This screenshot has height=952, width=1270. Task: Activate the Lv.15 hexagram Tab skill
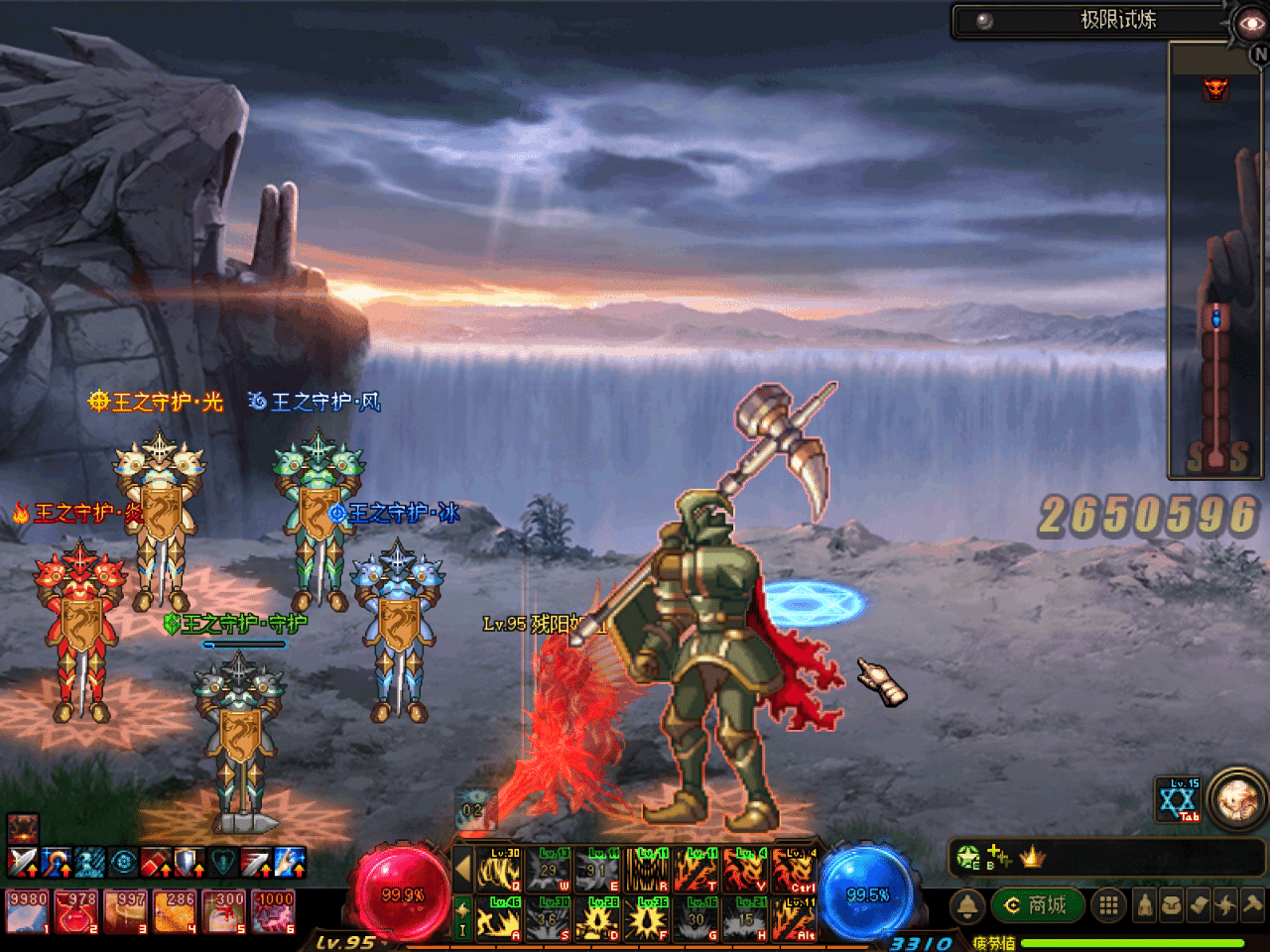tap(1179, 799)
